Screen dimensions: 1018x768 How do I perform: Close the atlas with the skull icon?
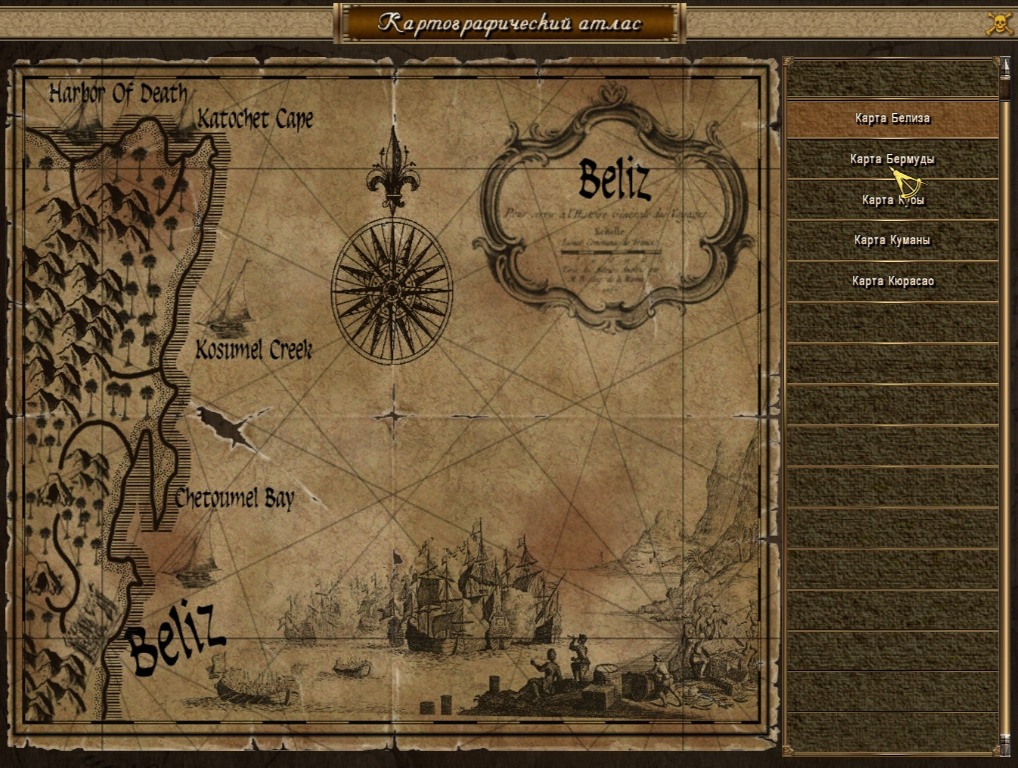(x=998, y=23)
